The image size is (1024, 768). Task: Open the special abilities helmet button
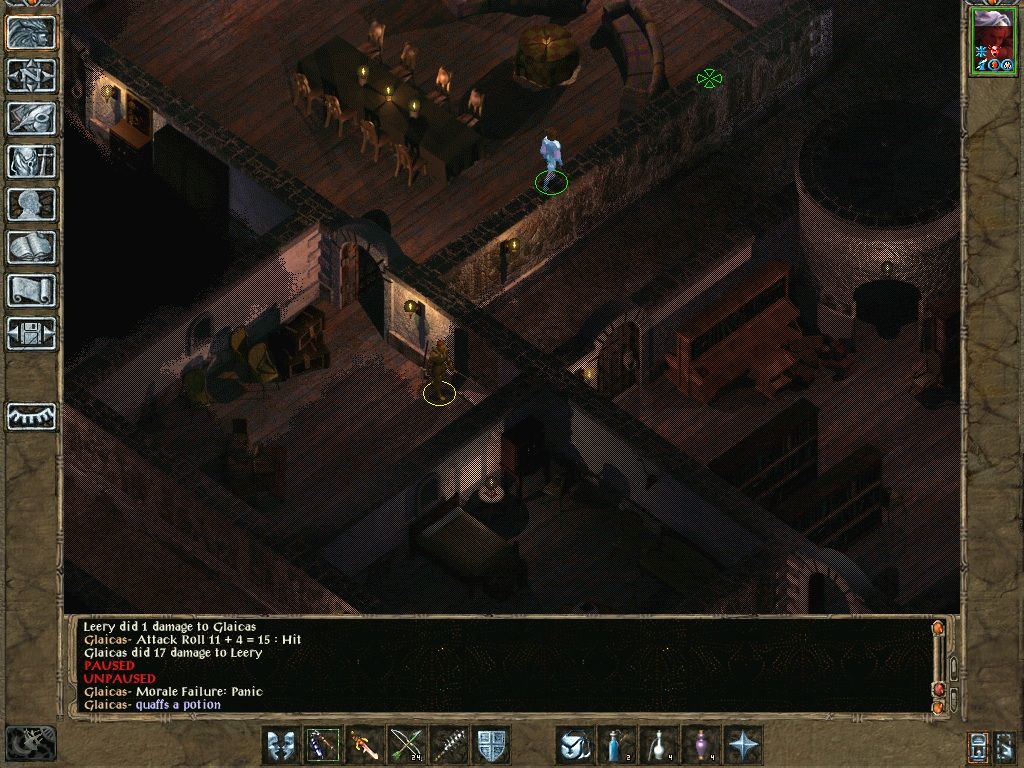(575, 745)
